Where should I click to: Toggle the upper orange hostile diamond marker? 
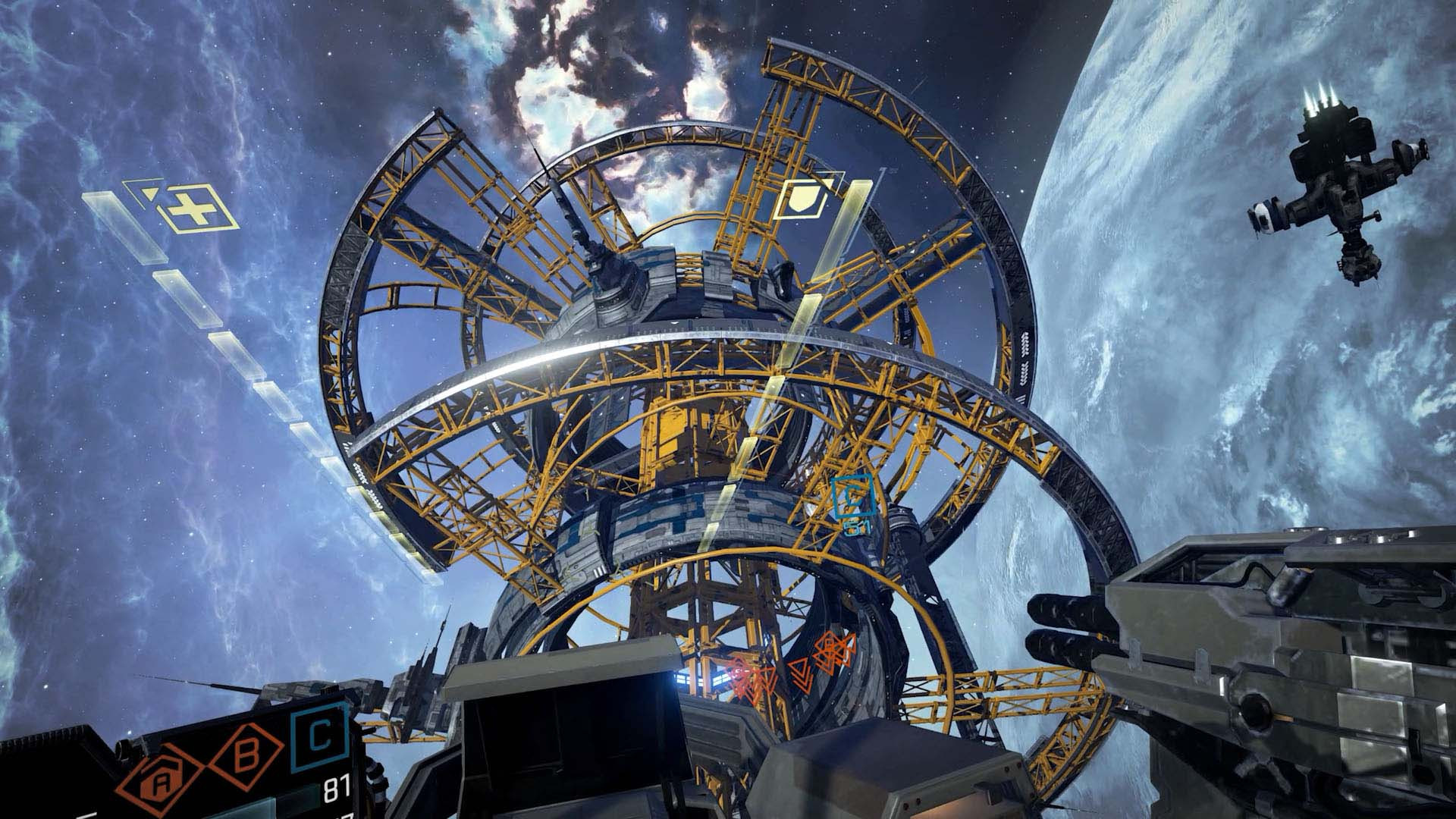829,648
